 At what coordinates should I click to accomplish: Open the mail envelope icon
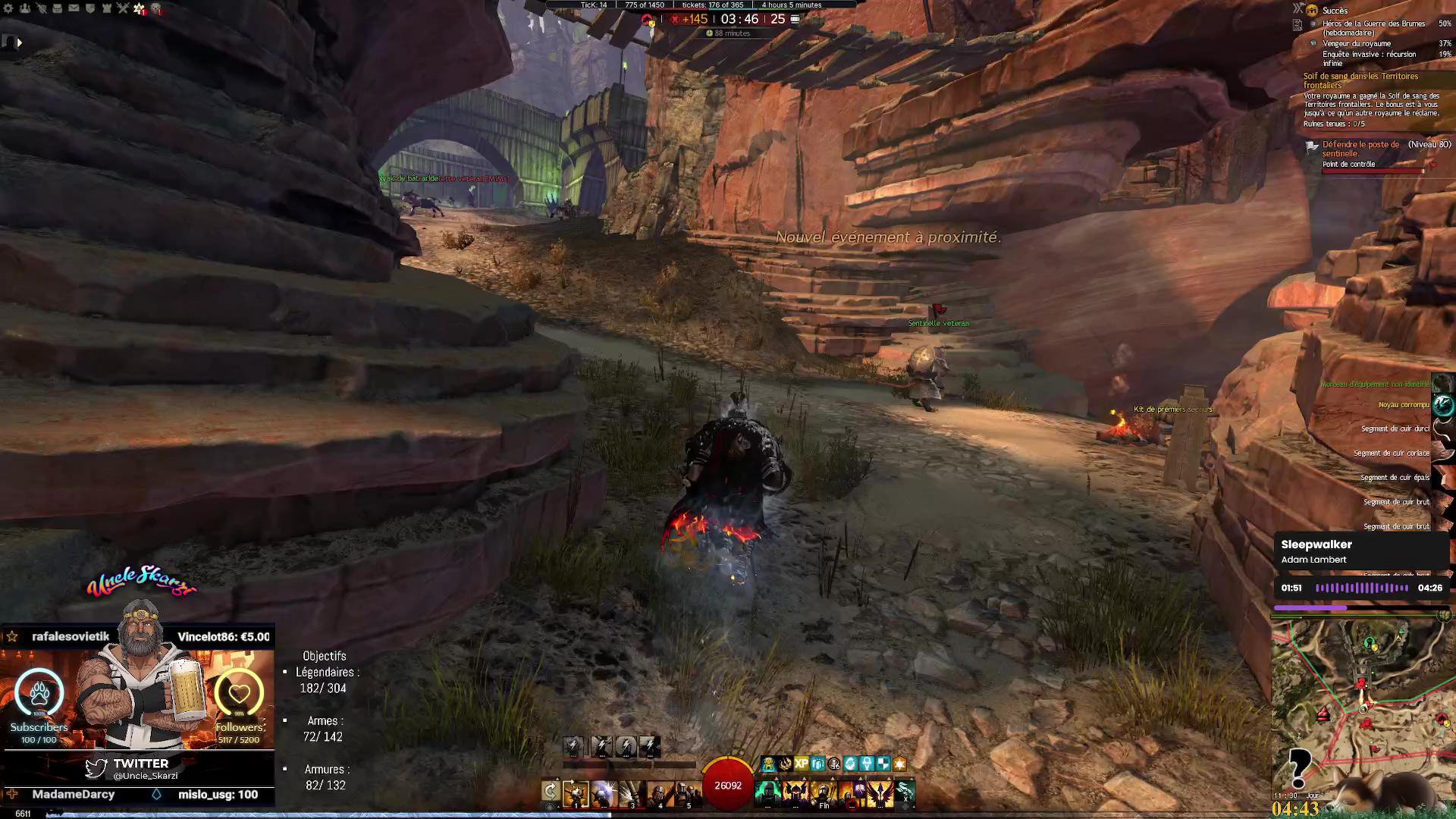[x=74, y=8]
